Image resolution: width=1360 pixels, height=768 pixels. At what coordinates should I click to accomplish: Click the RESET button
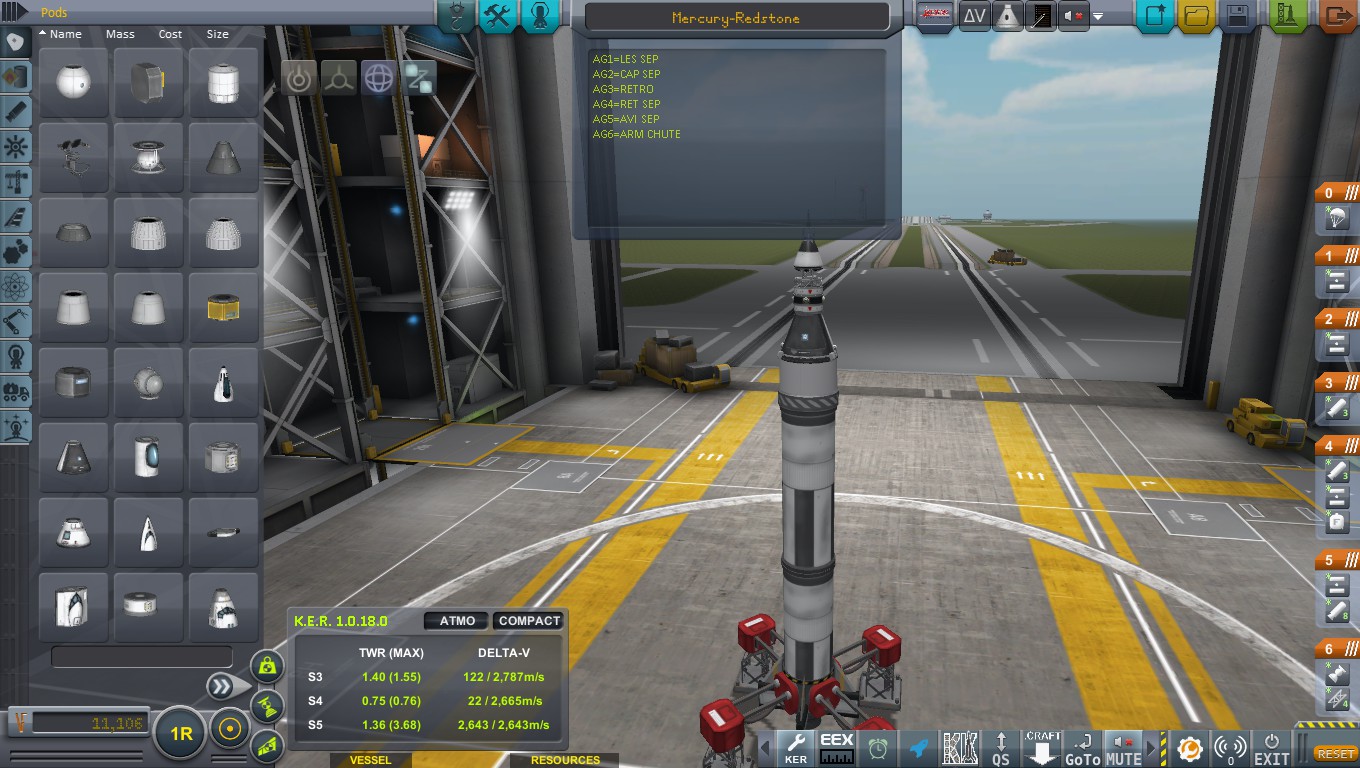tap(1335, 754)
